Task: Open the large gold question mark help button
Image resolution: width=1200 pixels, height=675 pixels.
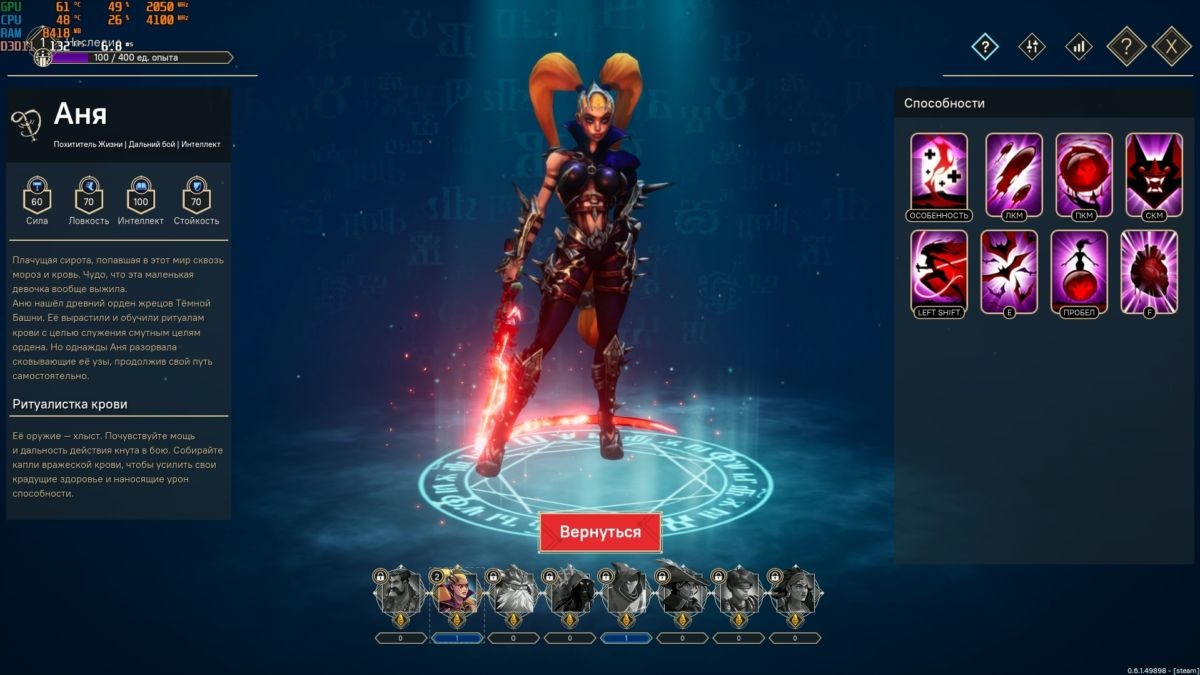Action: (x=1126, y=46)
